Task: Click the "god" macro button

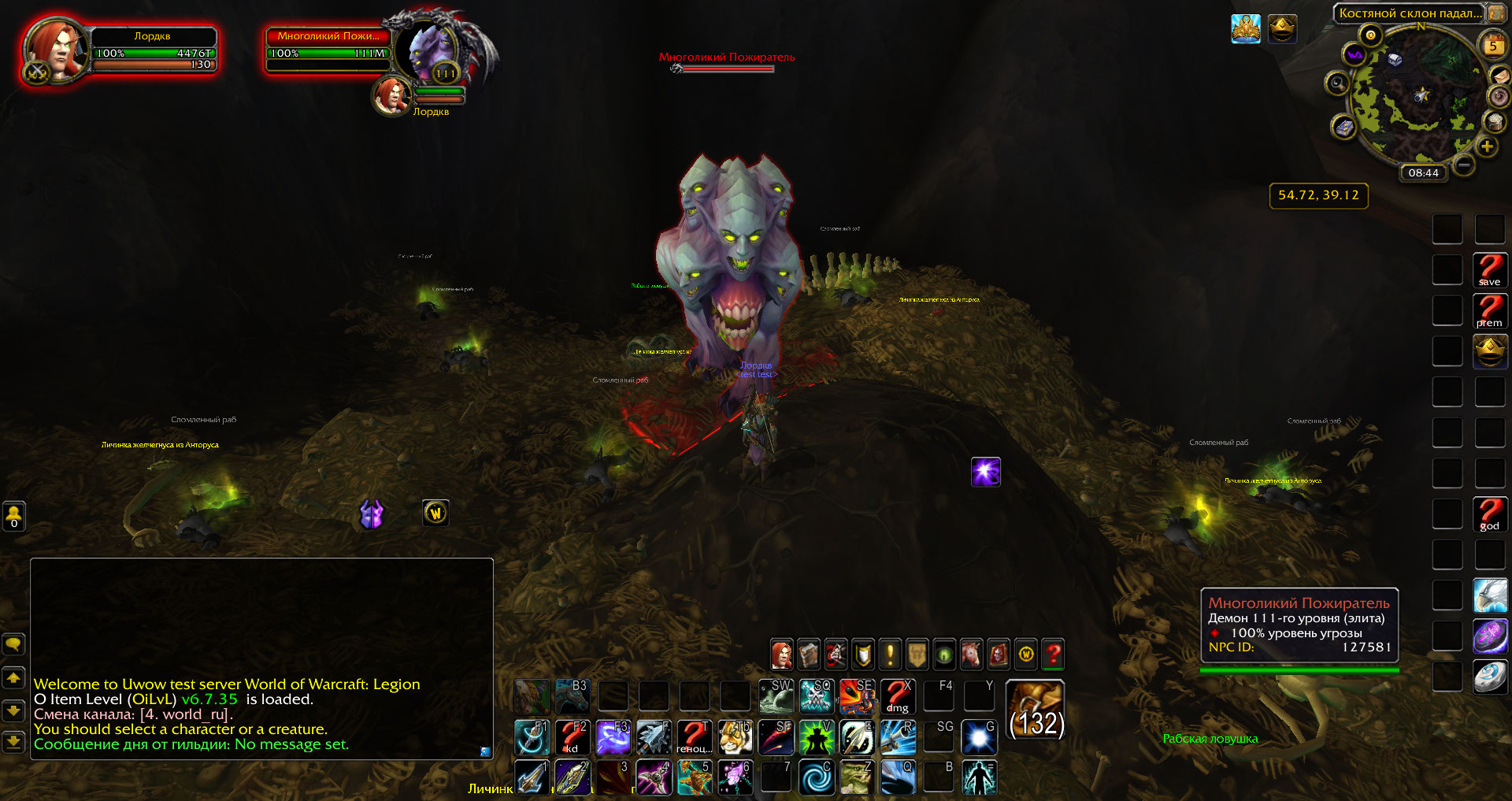Action: click(1489, 514)
